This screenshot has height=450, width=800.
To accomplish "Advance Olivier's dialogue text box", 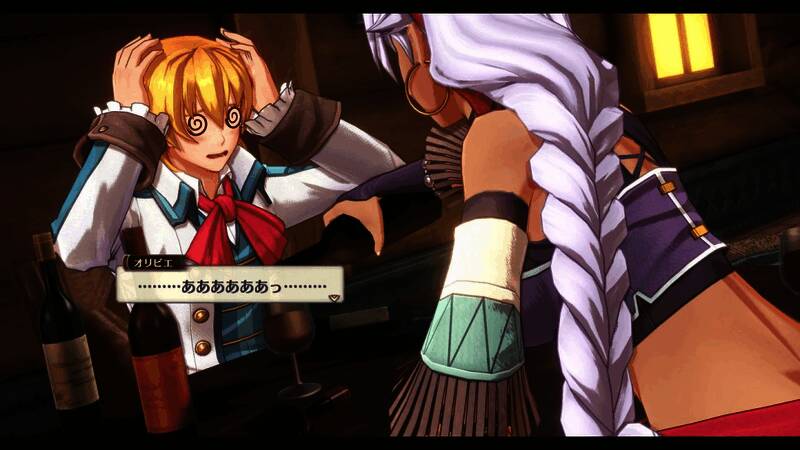I will click(230, 285).
